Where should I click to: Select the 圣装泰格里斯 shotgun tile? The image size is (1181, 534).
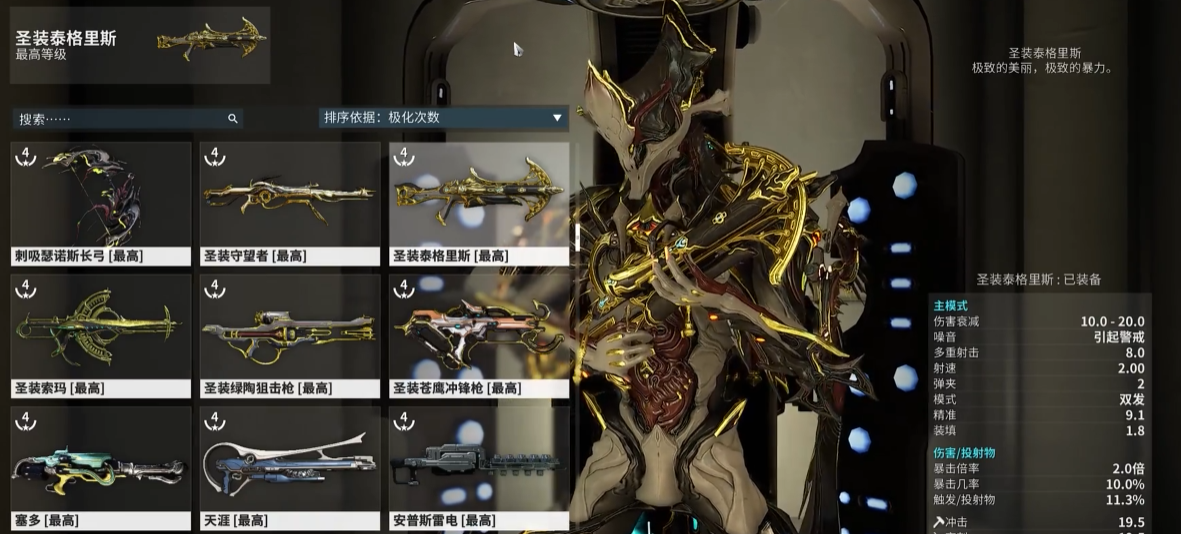point(479,203)
